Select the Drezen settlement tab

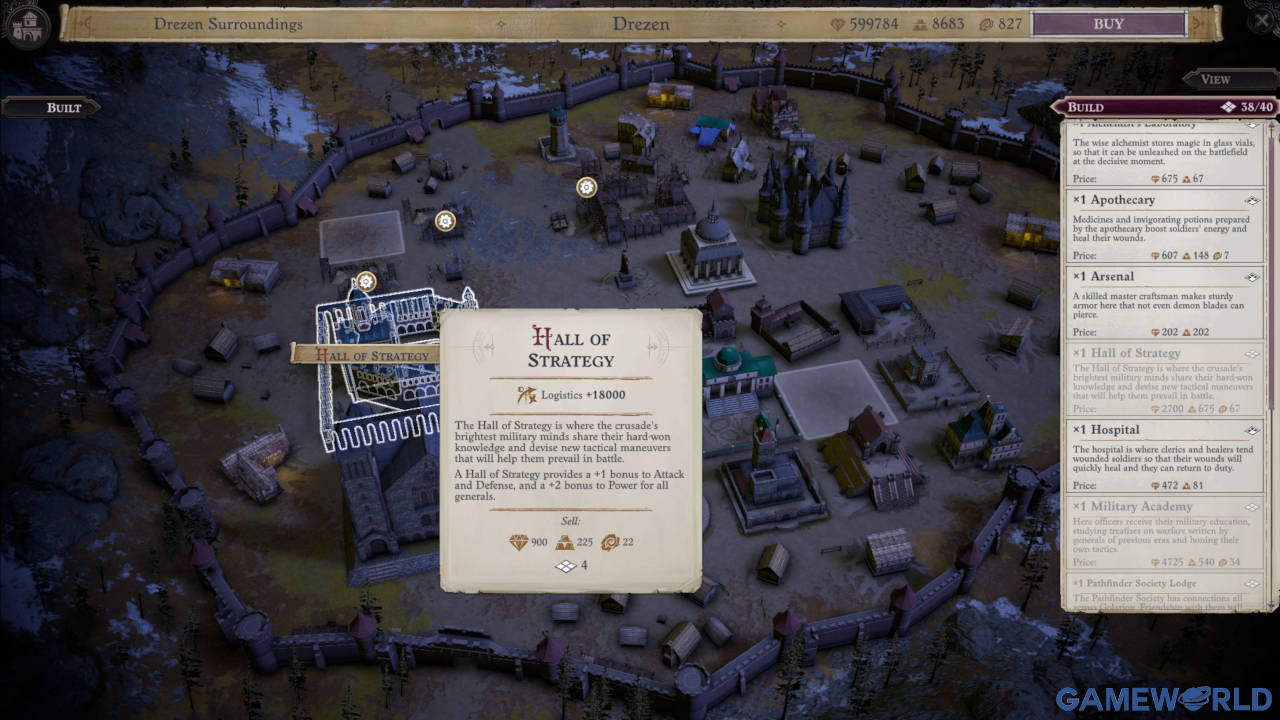(x=641, y=24)
